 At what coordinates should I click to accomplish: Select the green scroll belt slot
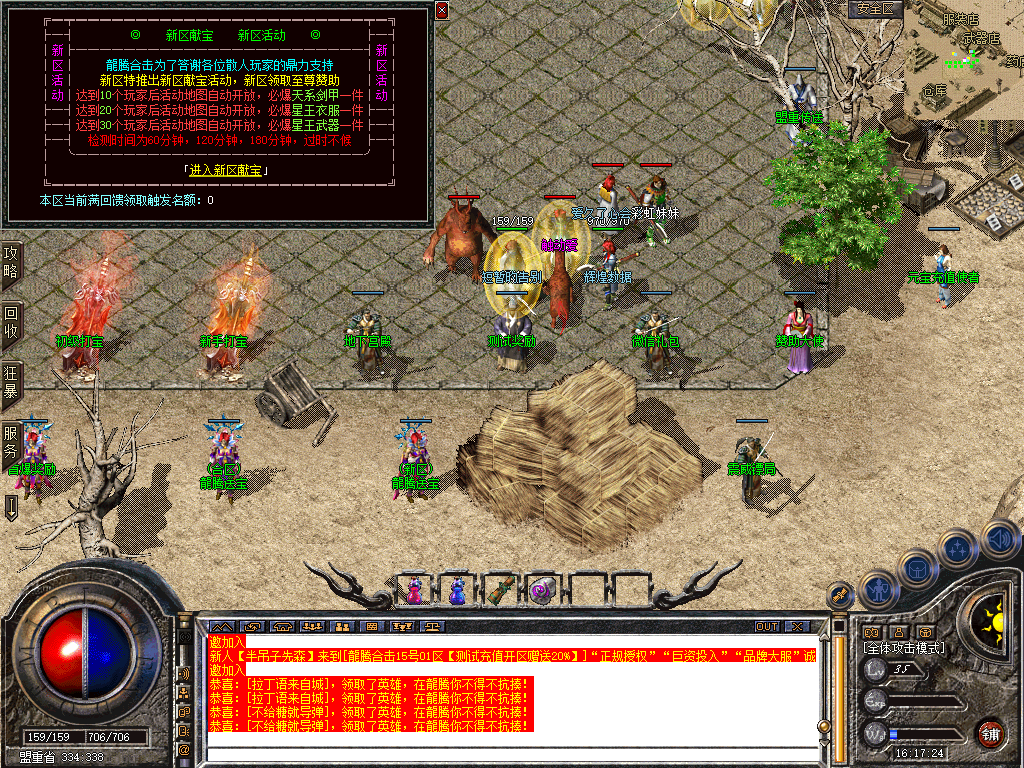(500, 590)
